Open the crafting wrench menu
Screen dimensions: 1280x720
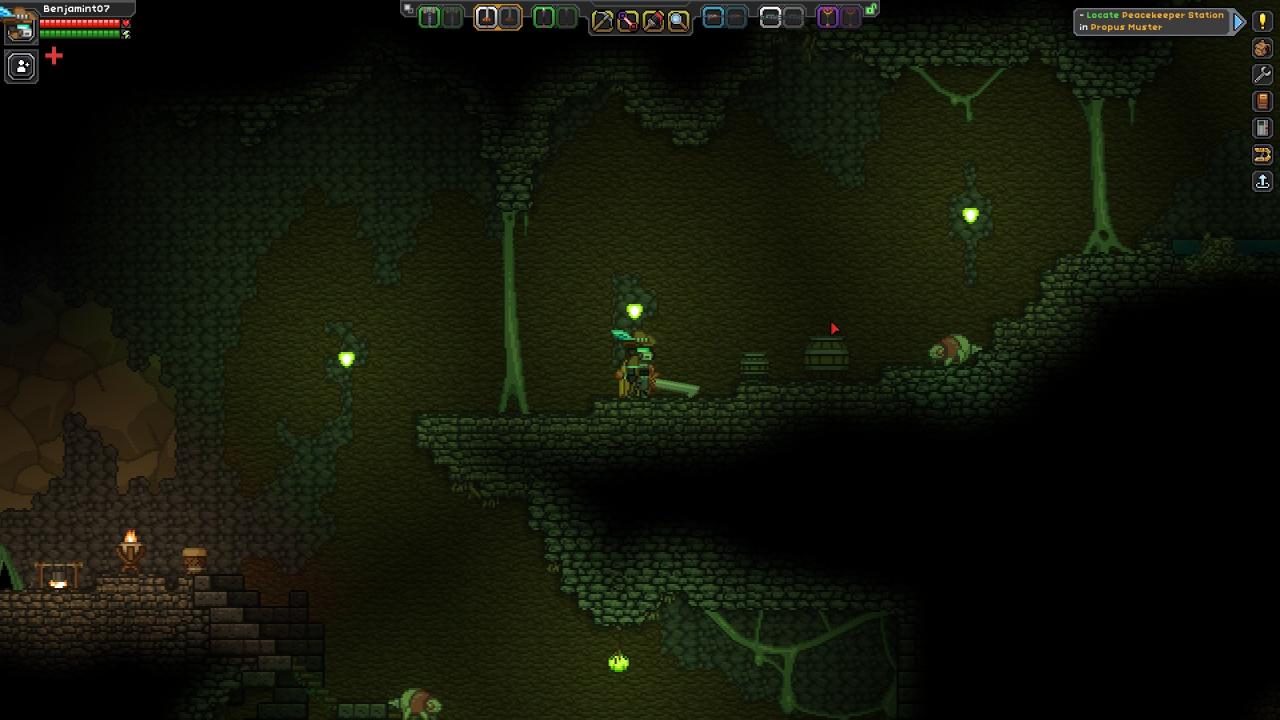pyautogui.click(x=1262, y=75)
